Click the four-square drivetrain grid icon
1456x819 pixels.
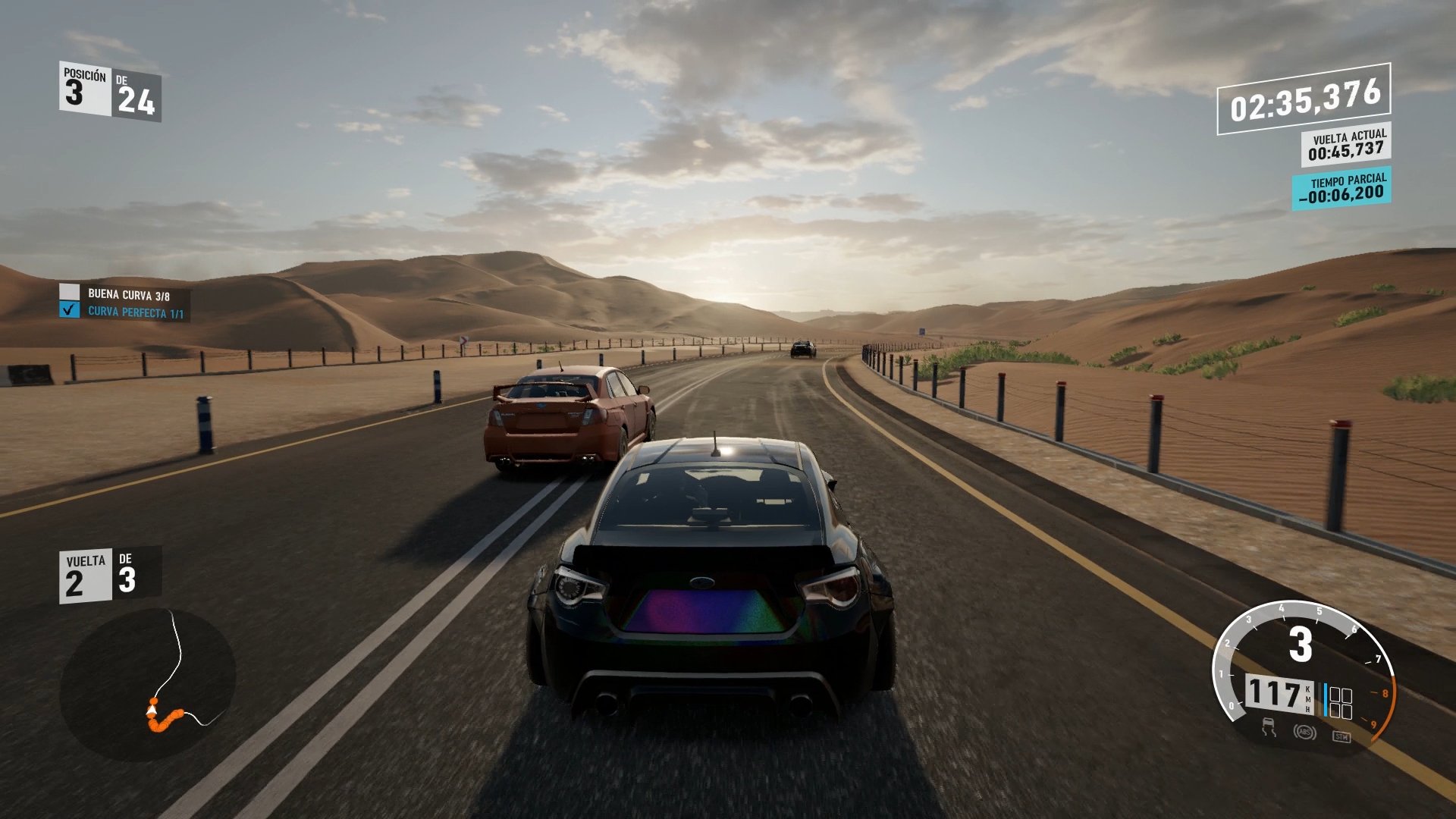coord(1341,701)
